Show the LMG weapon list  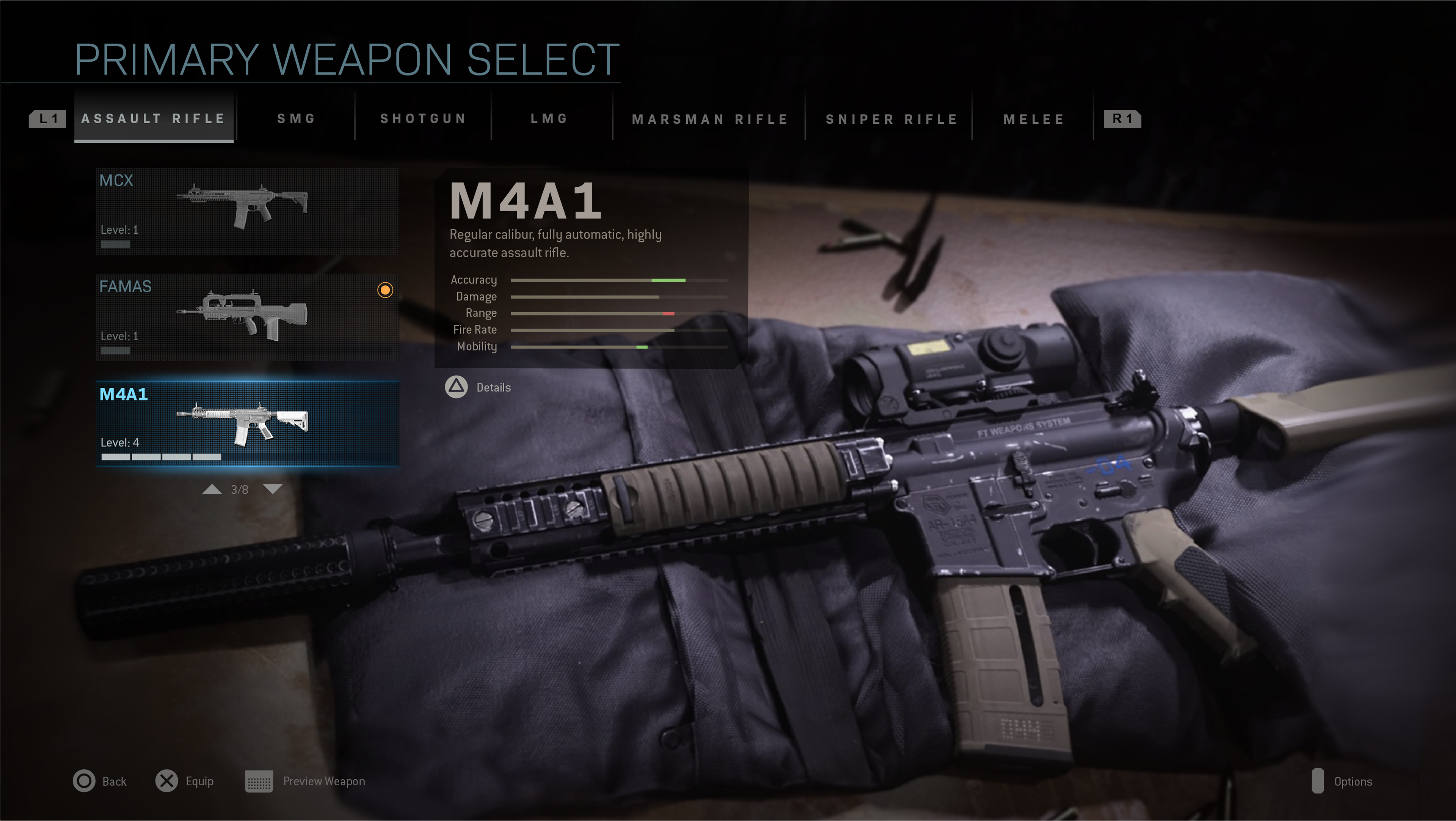tap(549, 119)
